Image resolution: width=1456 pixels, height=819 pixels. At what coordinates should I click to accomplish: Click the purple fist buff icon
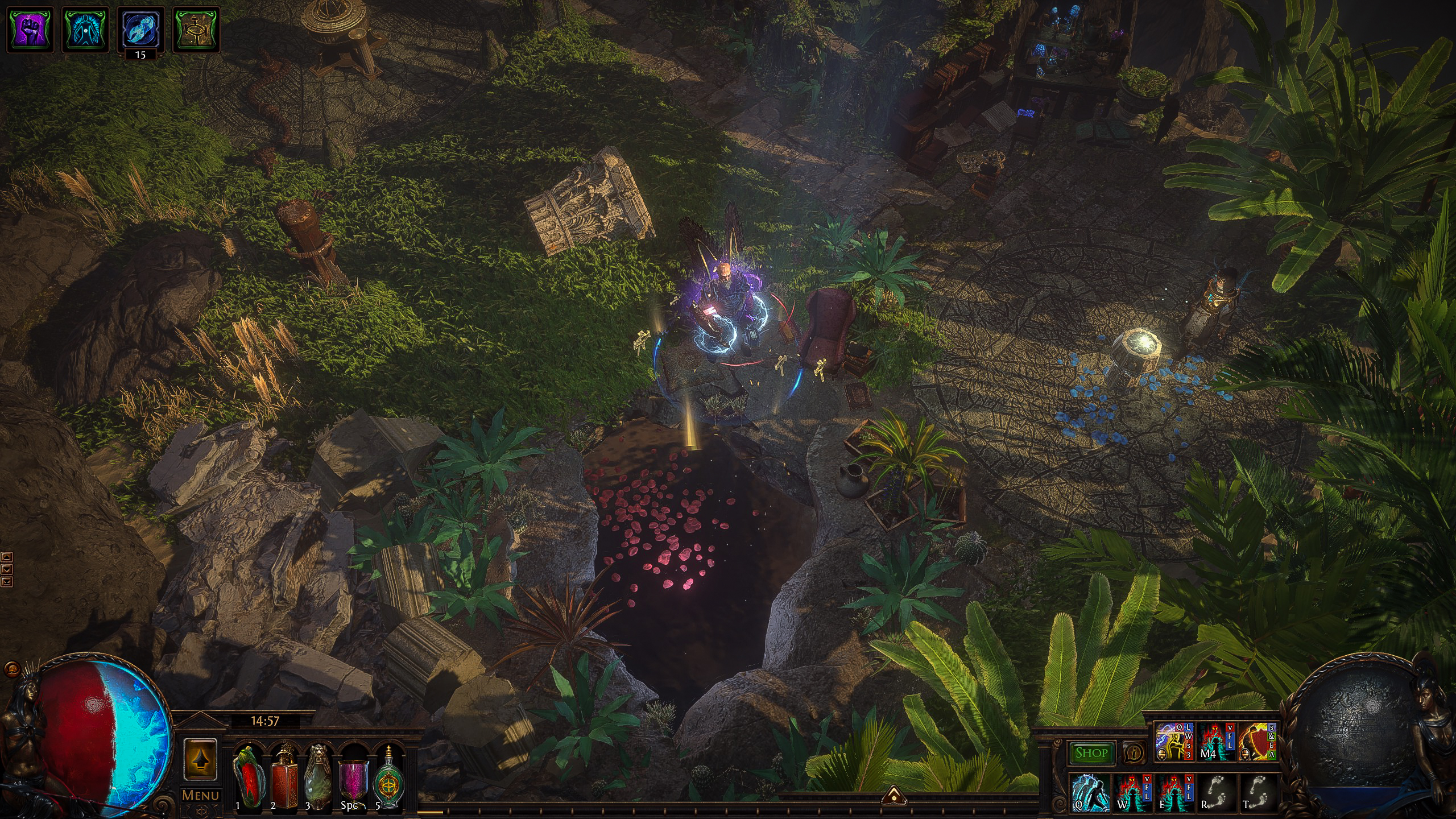pyautogui.click(x=29, y=29)
